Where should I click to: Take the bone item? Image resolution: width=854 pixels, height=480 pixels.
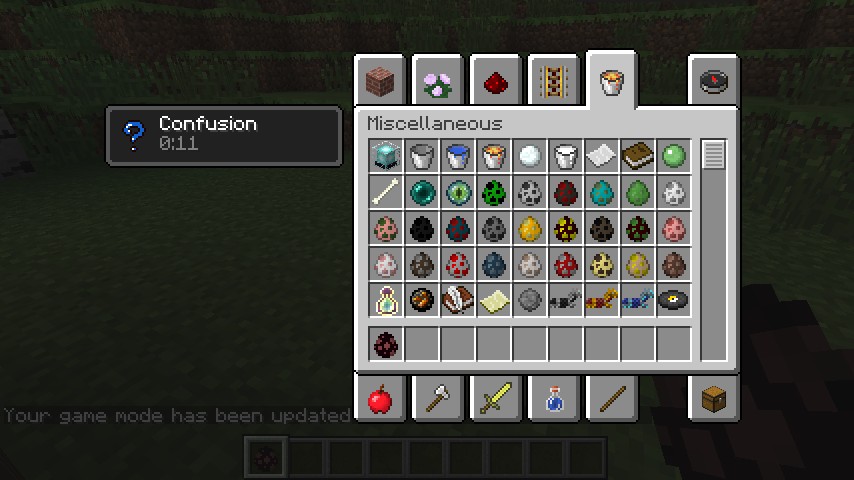coord(386,192)
